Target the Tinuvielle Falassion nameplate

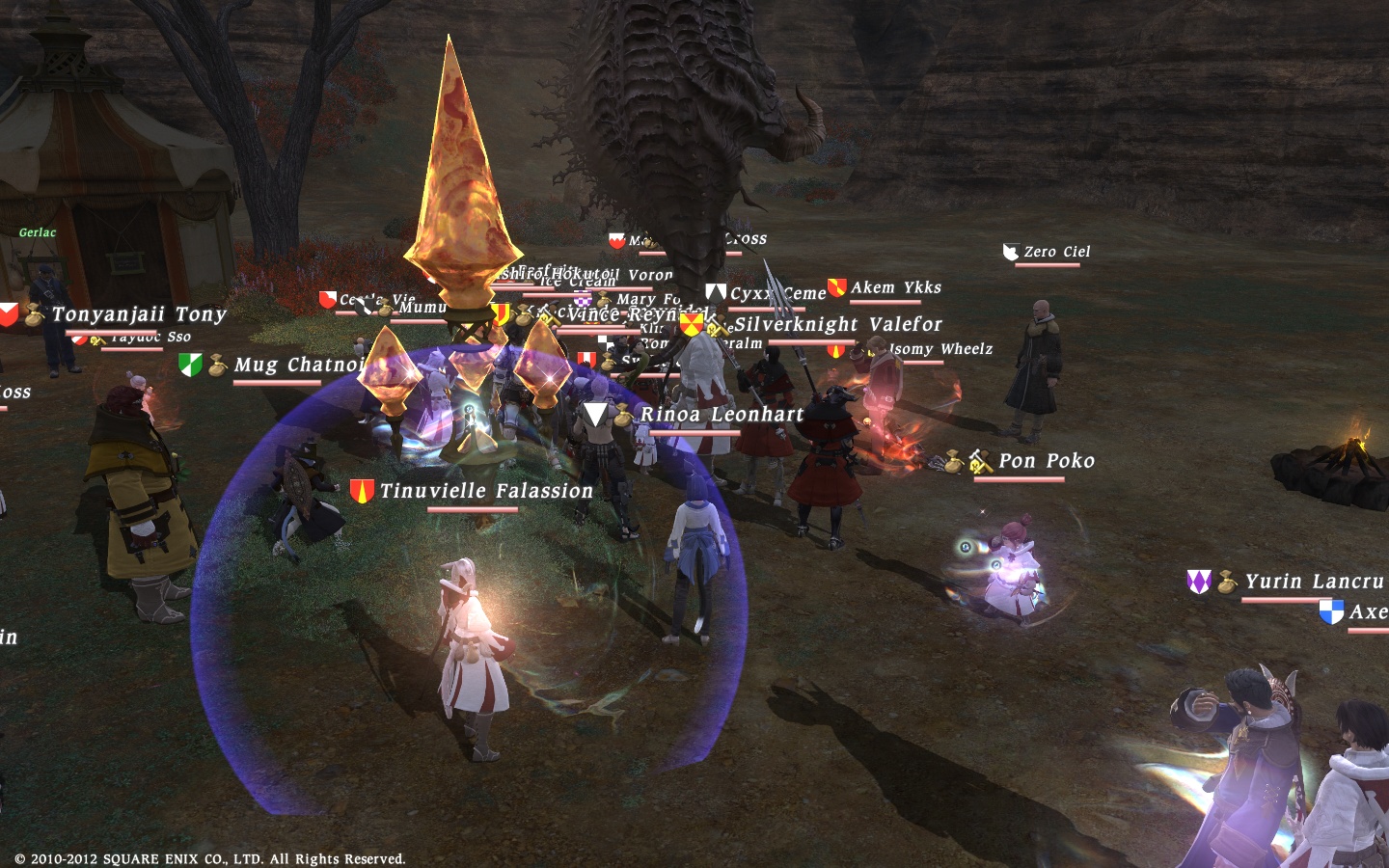point(486,491)
